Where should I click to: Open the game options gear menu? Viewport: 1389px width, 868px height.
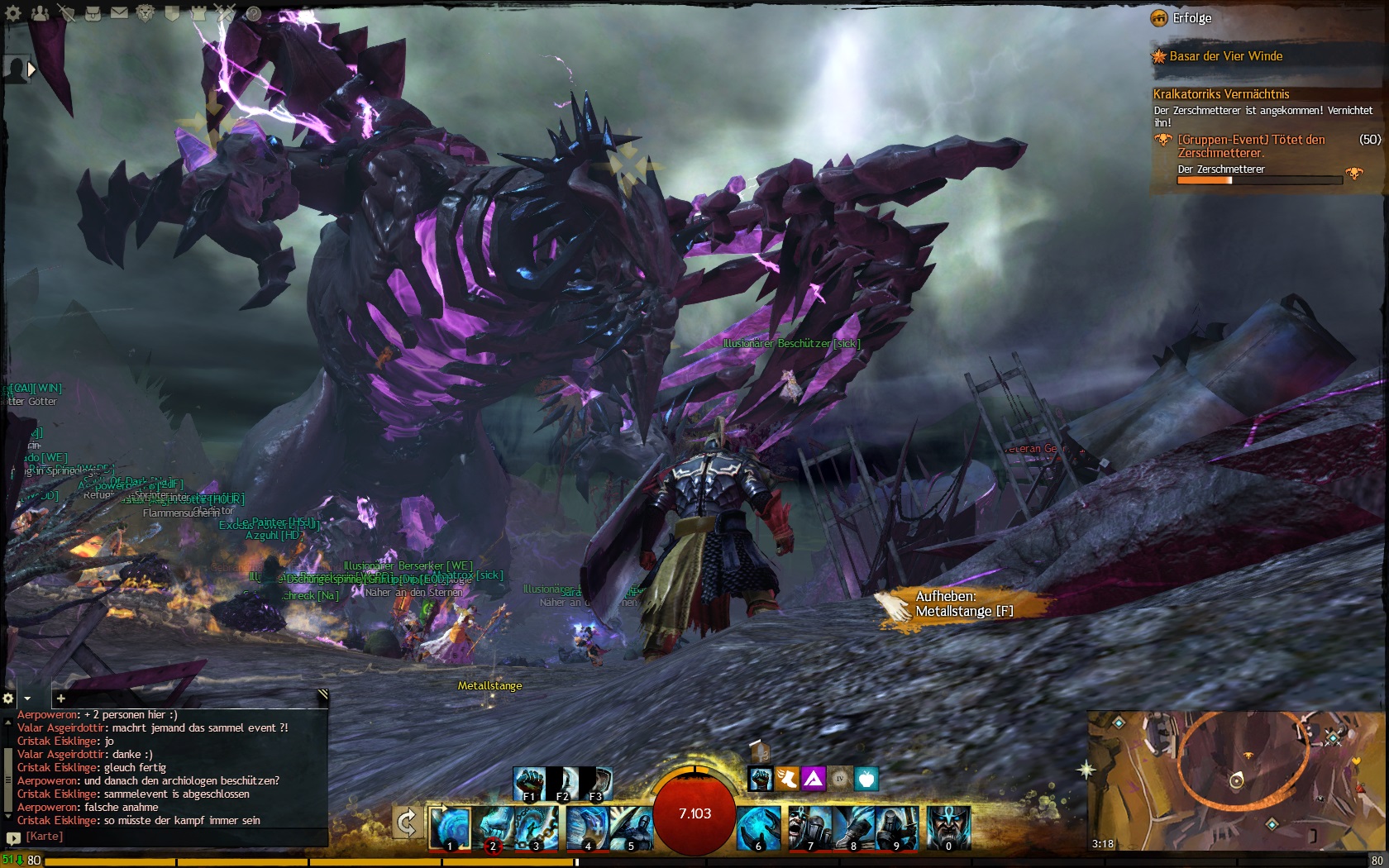pyautogui.click(x=14, y=12)
